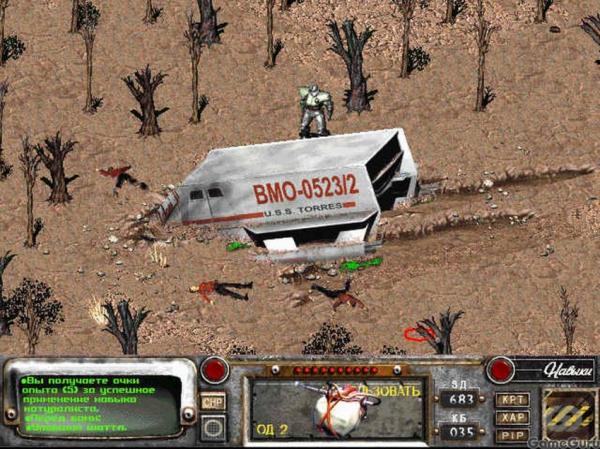Image resolution: width=600 pixels, height=449 pixels.
Task: Open the skilldex via red Навыки button
Action: pyautogui.click(x=500, y=369)
